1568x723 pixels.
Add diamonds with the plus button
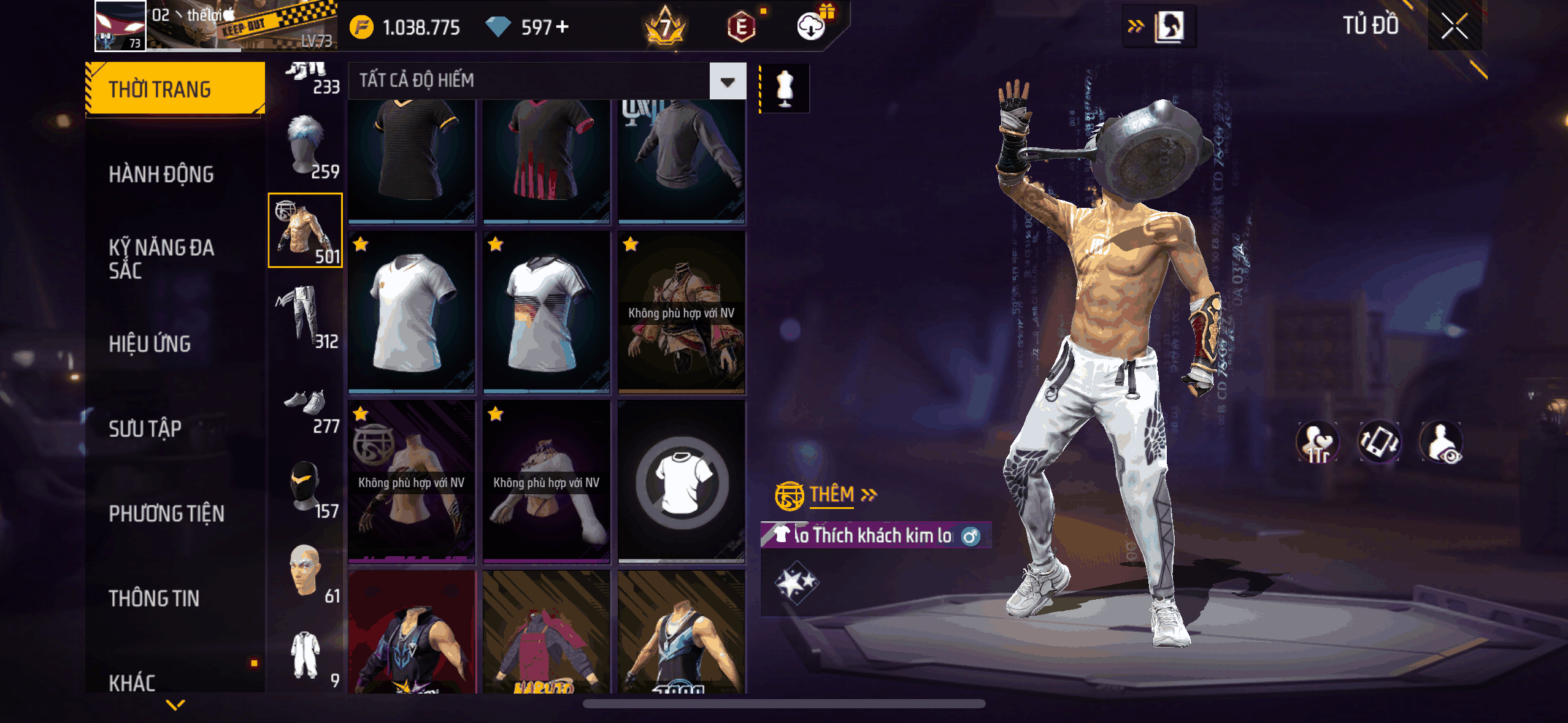coord(562,27)
